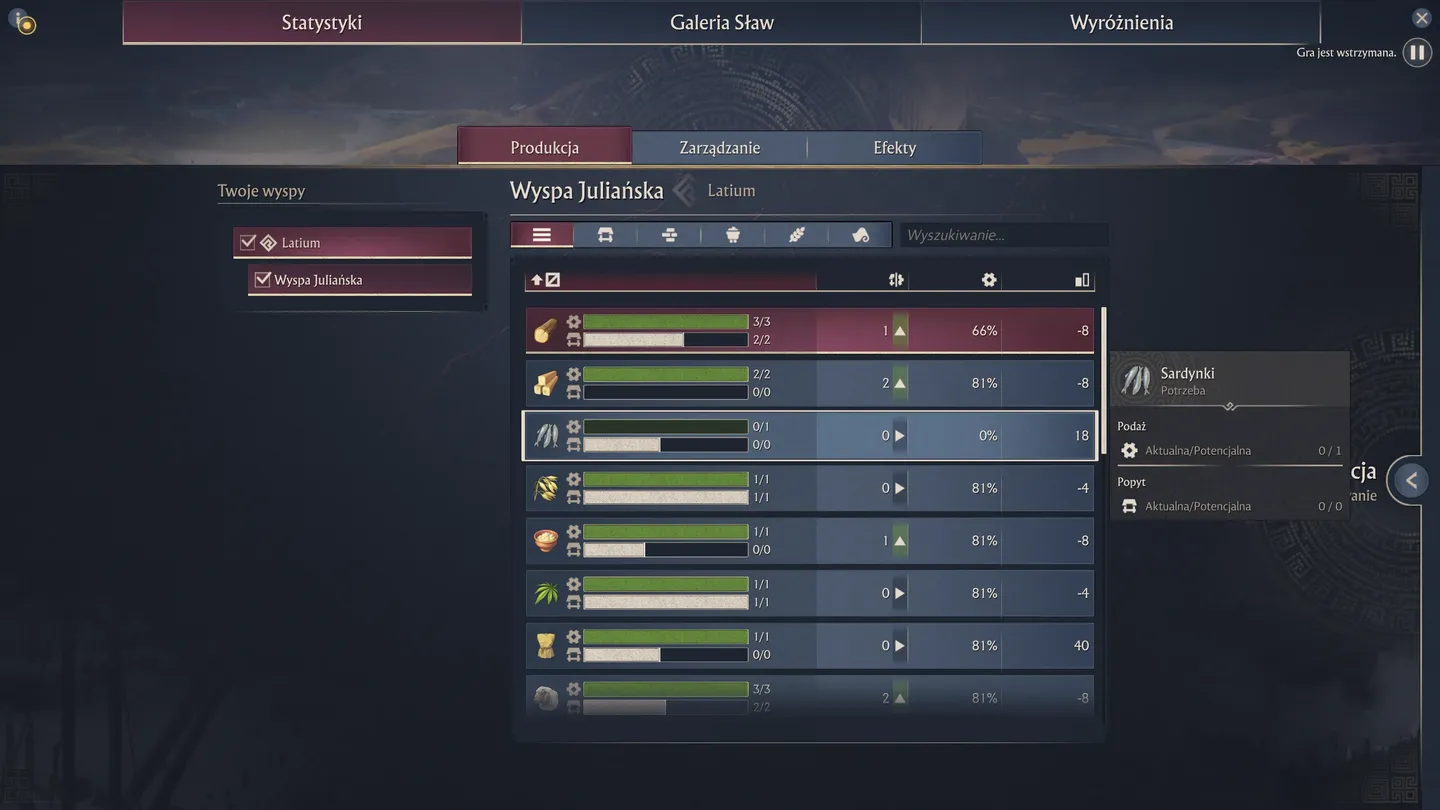Show the Efekty sub-tab
The height and width of the screenshot is (810, 1440).
(894, 147)
